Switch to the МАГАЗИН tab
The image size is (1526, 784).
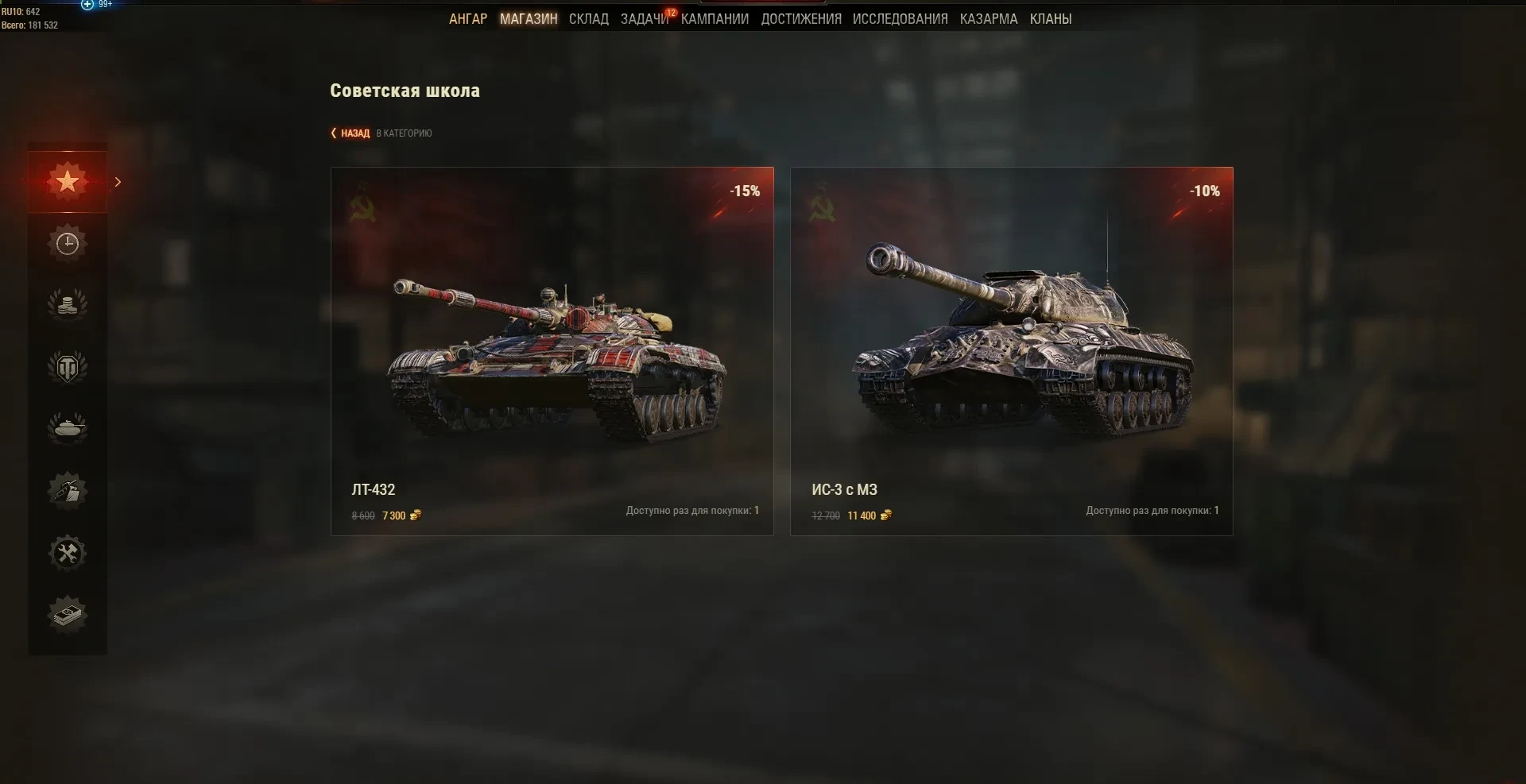(529, 19)
